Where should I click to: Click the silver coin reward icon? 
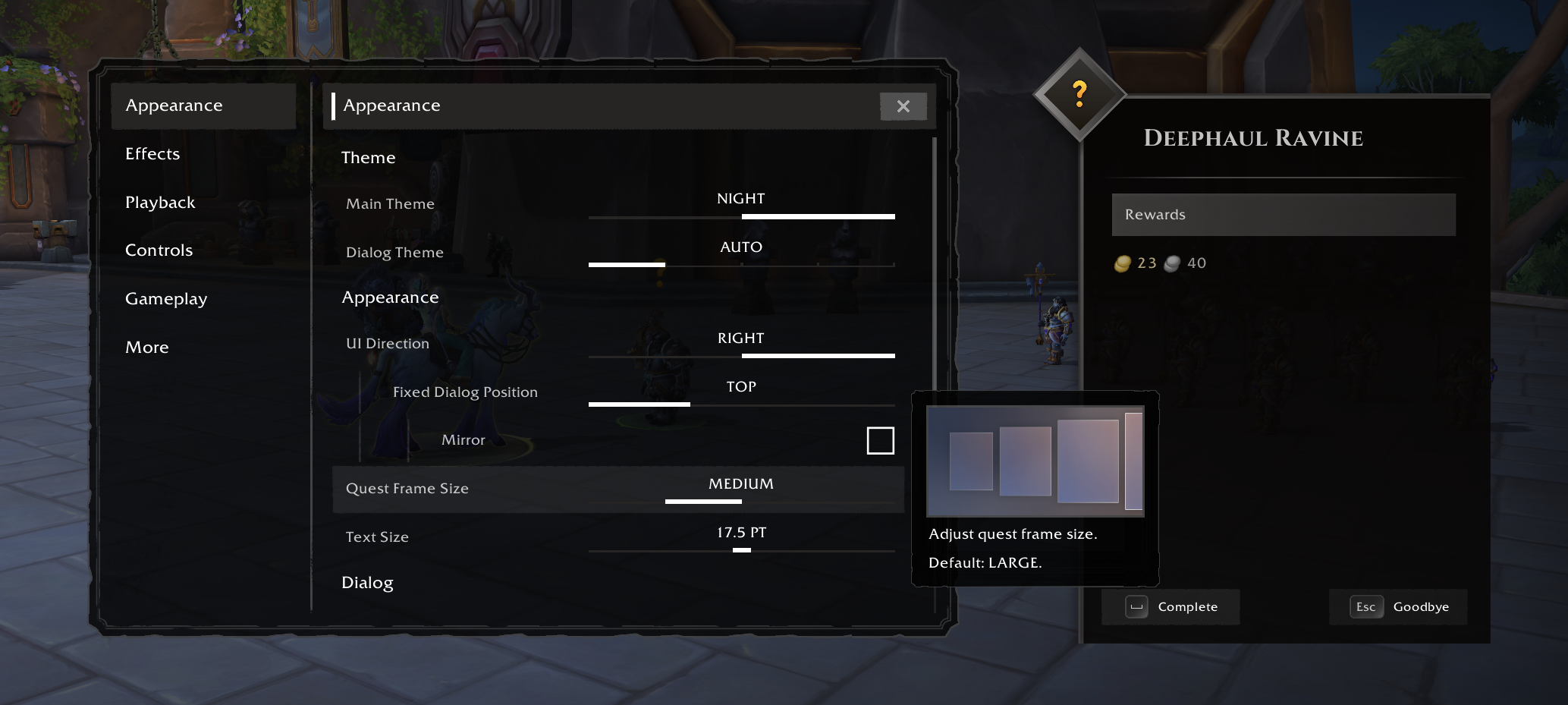(1172, 263)
